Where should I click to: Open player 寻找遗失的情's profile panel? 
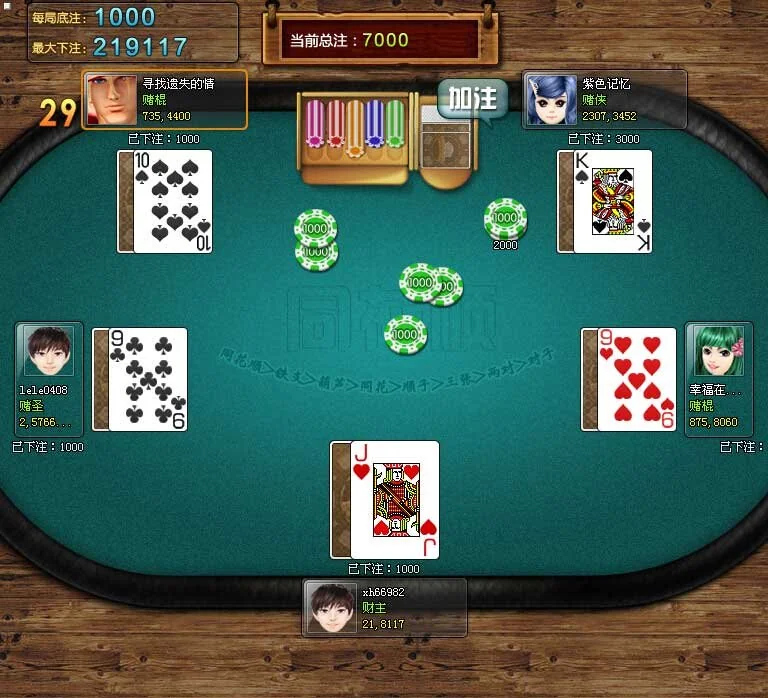click(164, 99)
